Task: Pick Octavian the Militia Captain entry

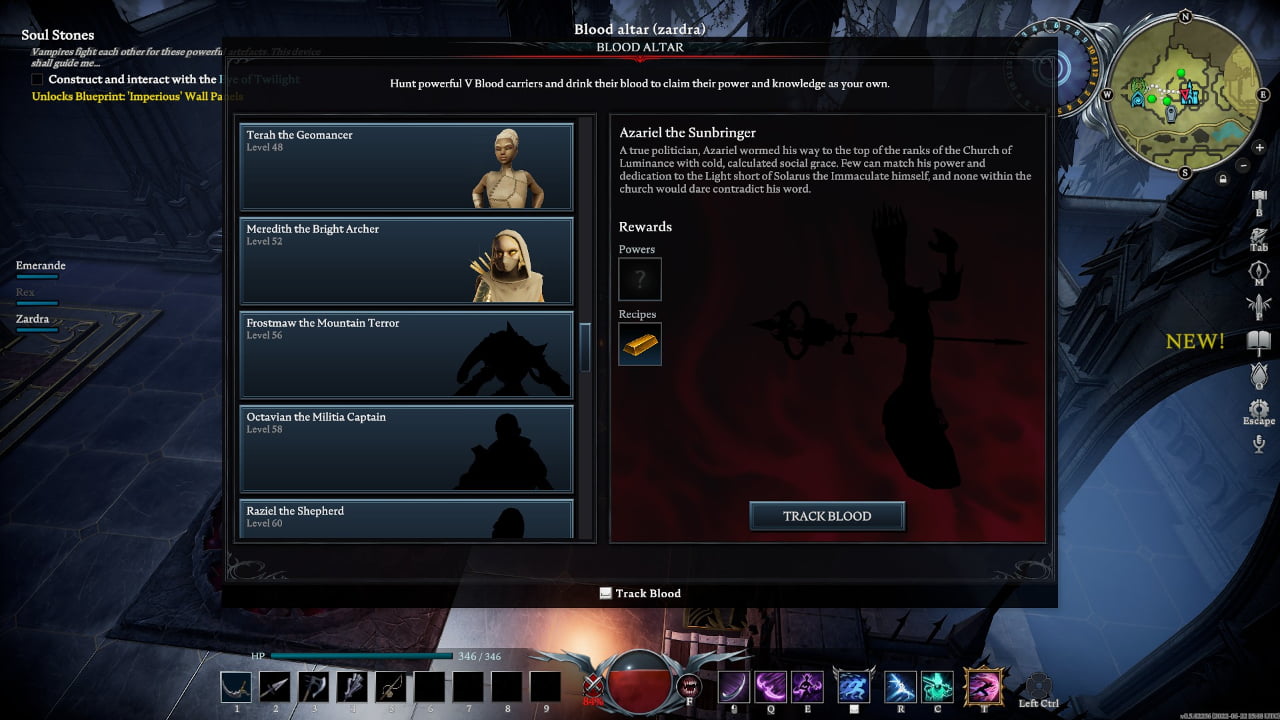Action: pos(406,448)
